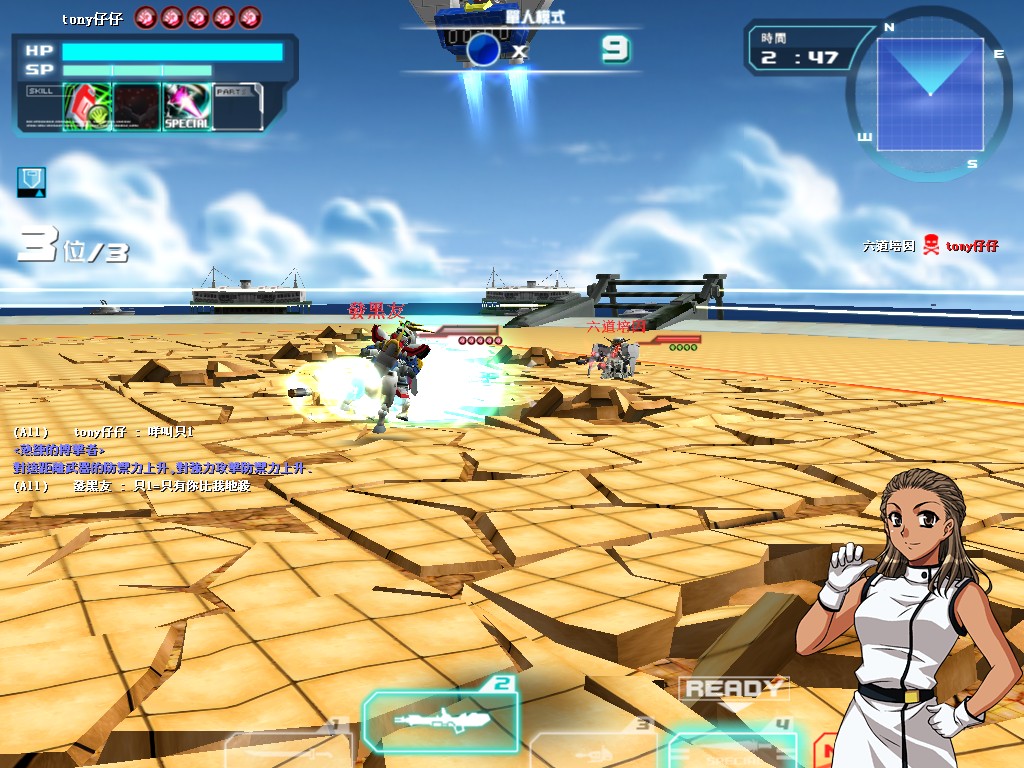The width and height of the screenshot is (1024, 768).
Task: Open the compass radar minimap
Action: pyautogui.click(x=930, y=93)
